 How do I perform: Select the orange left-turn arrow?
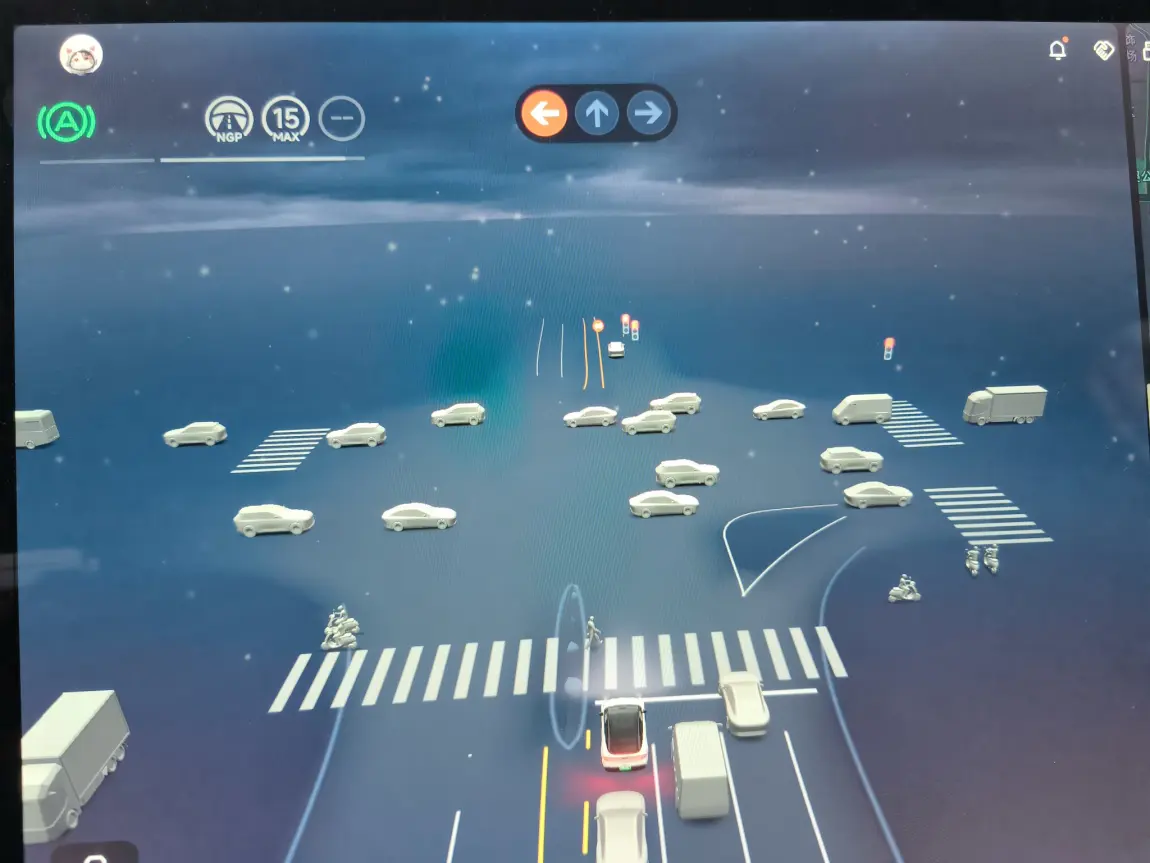544,114
